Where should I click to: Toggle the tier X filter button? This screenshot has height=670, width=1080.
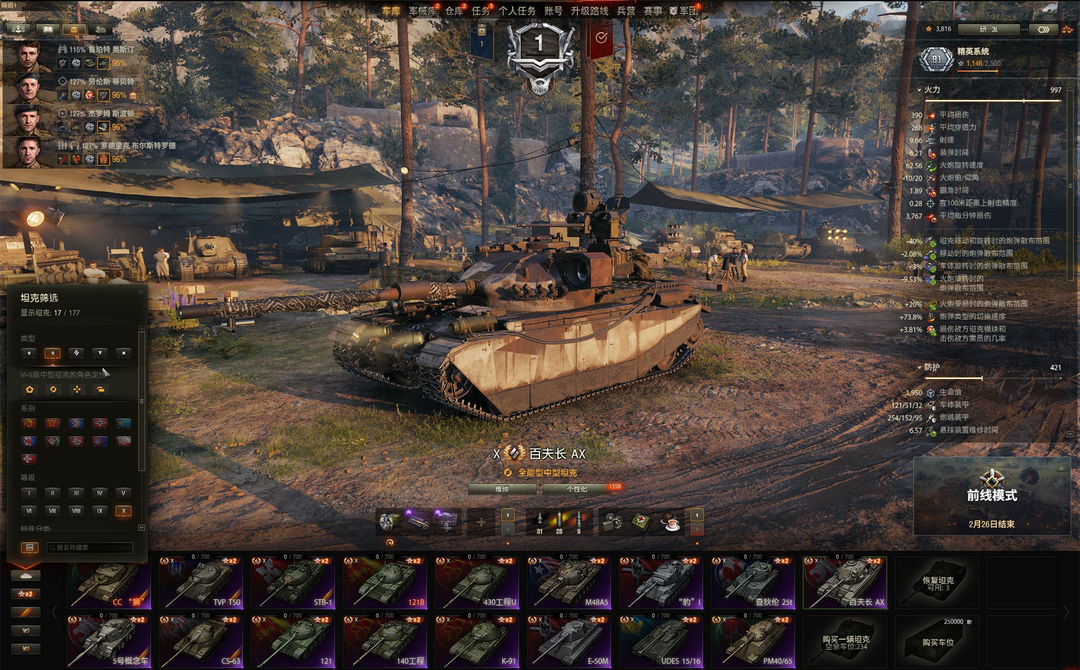pyautogui.click(x=123, y=510)
